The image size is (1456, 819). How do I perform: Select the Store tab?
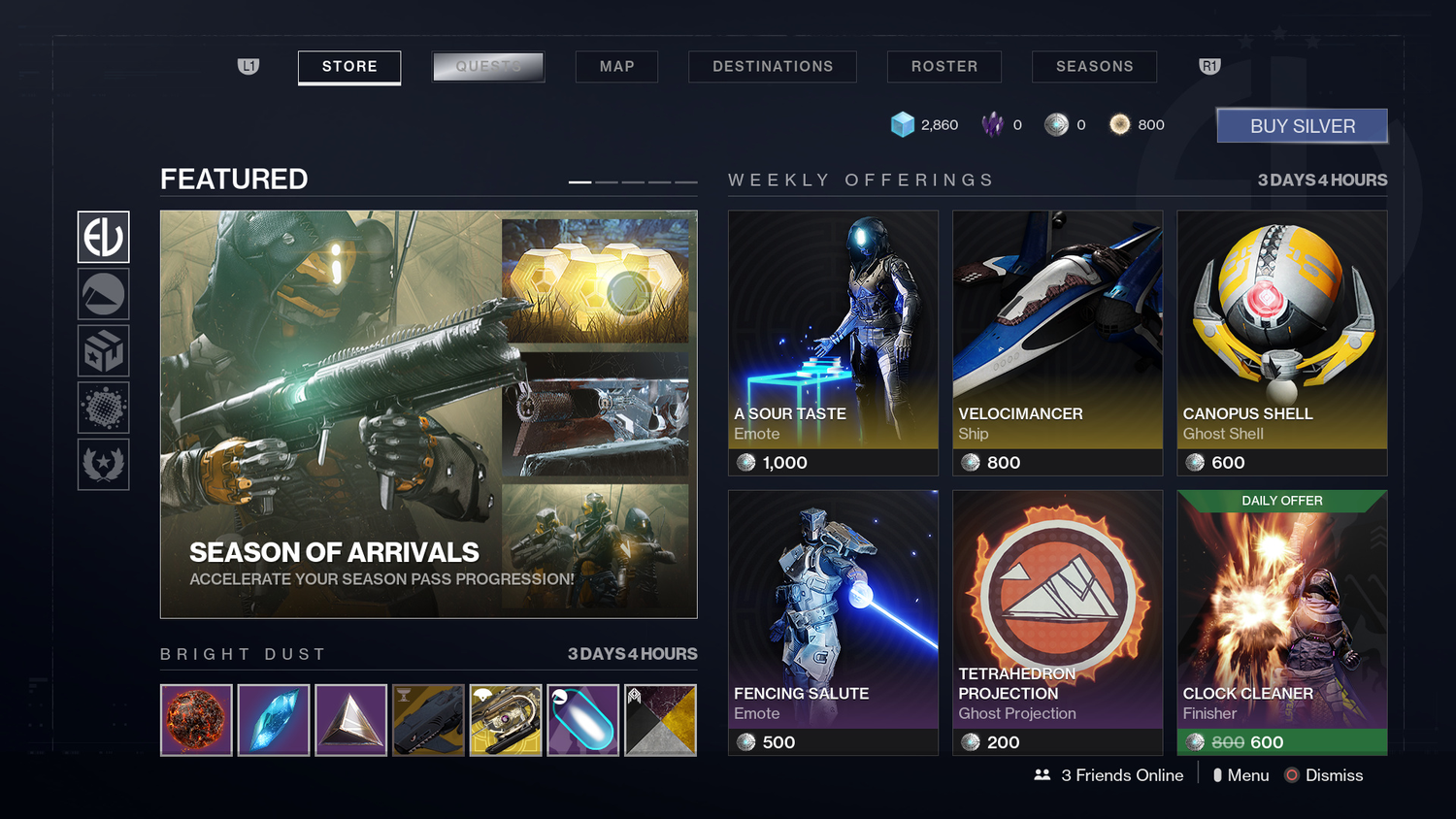coord(349,67)
